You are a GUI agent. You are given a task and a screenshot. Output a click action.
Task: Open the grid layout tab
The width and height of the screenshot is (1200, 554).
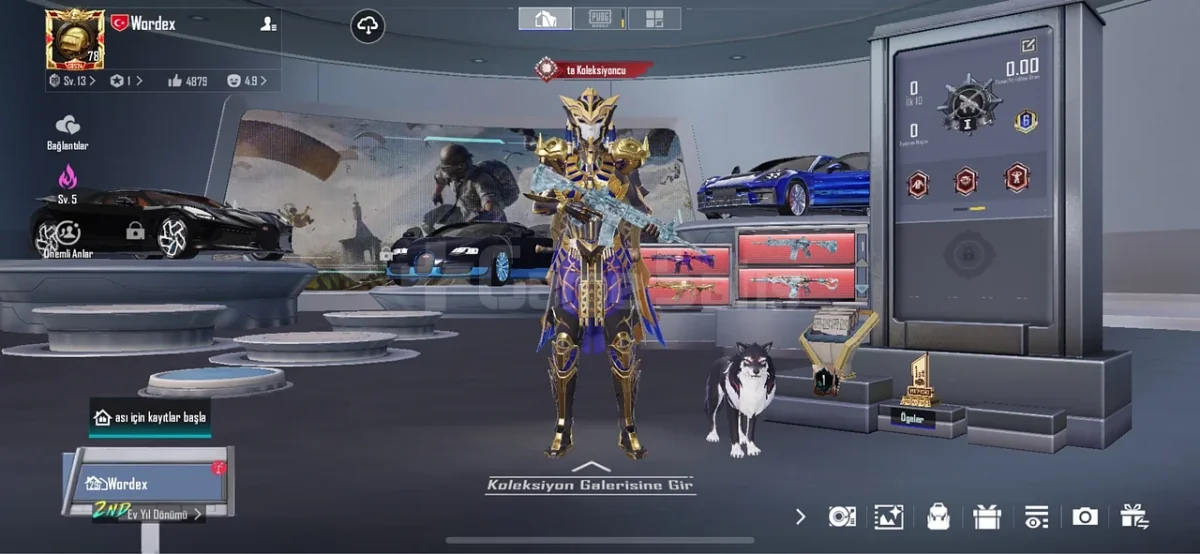[654, 18]
